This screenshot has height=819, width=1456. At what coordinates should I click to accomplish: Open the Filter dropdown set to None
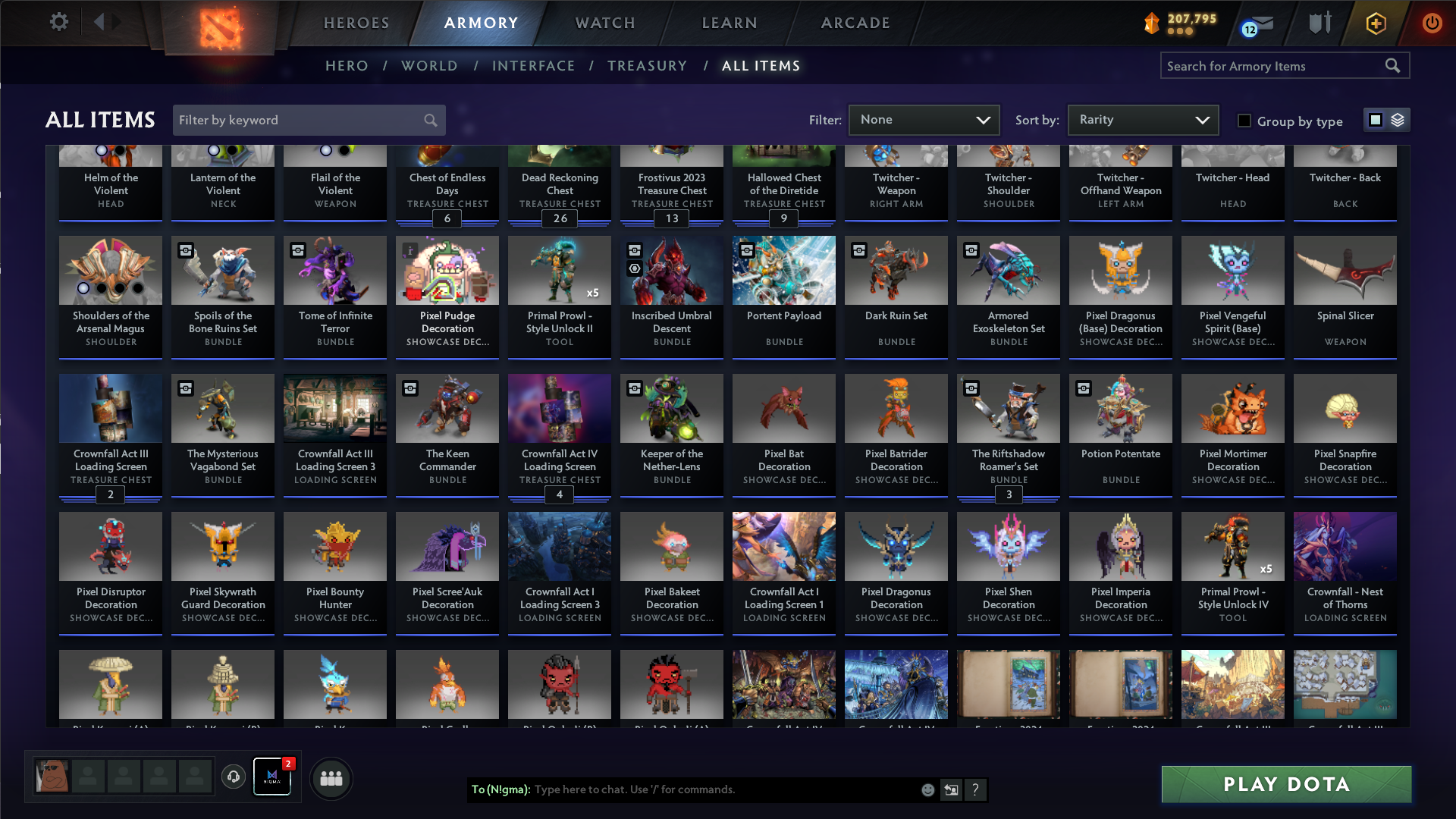point(924,120)
